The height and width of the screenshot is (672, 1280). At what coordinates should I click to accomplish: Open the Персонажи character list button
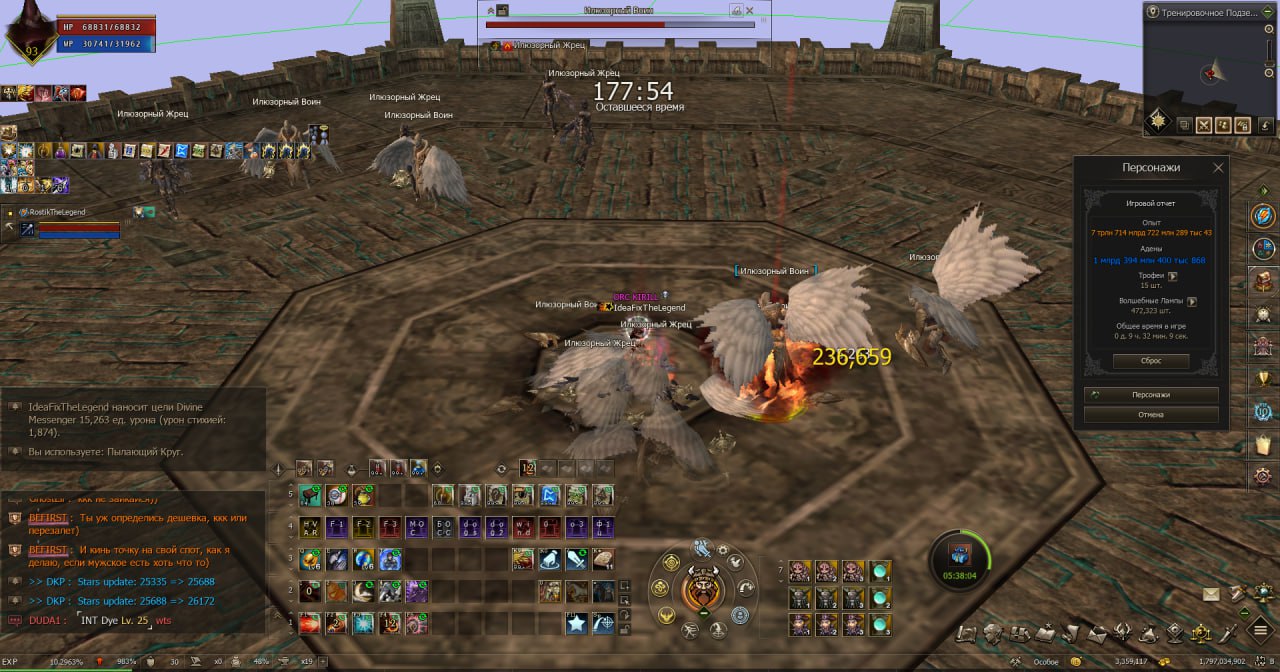(1151, 395)
